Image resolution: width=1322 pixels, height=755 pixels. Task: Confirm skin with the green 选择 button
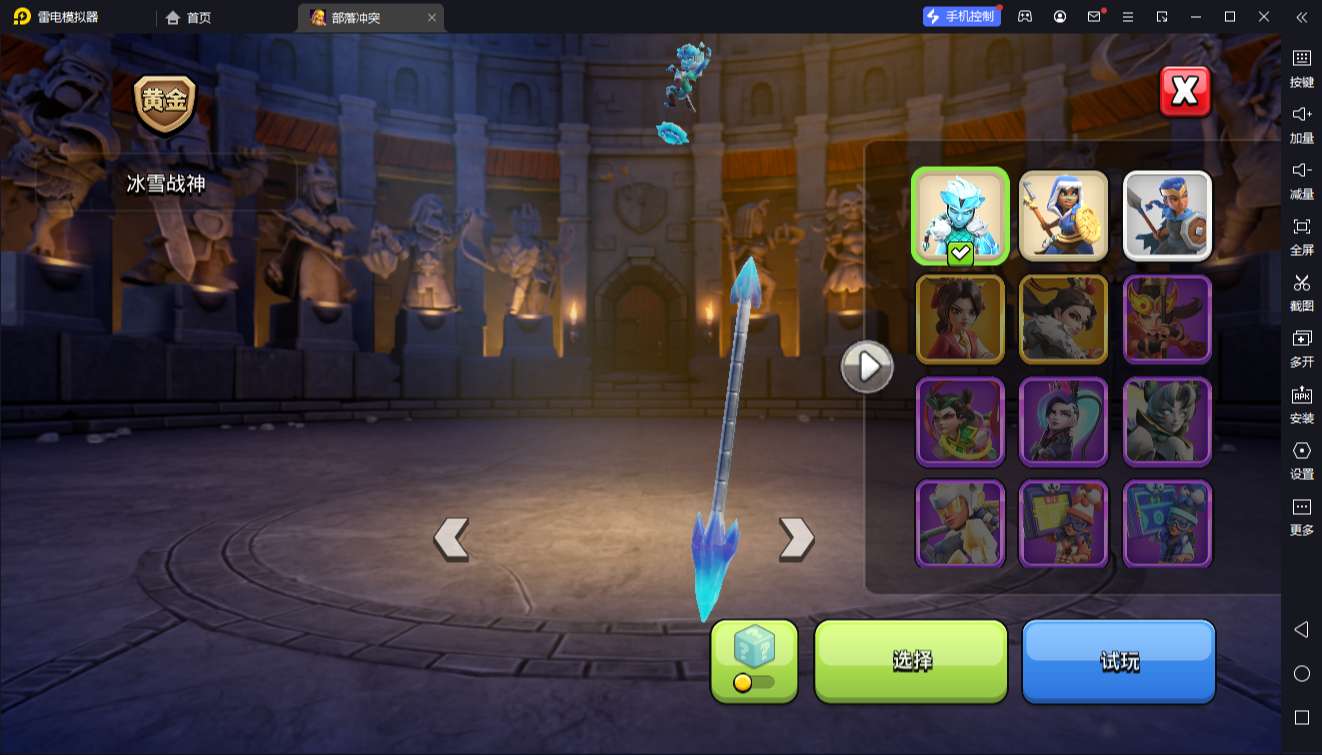(x=911, y=660)
